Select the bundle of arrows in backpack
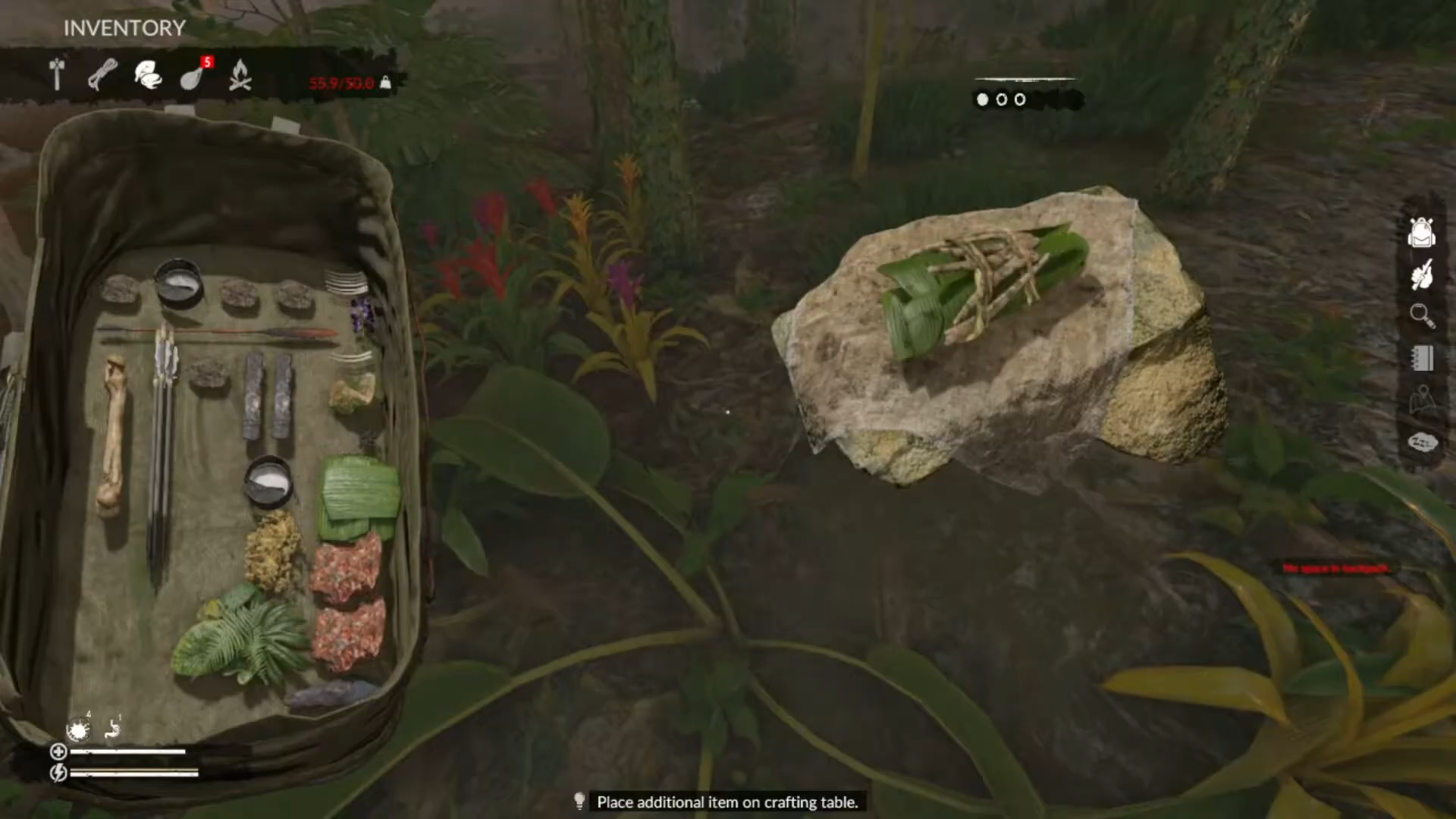1456x819 pixels. pyautogui.click(x=163, y=447)
